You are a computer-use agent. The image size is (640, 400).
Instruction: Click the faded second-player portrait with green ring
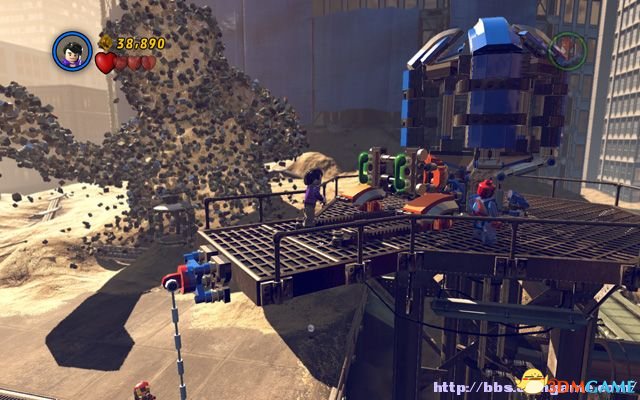567,50
